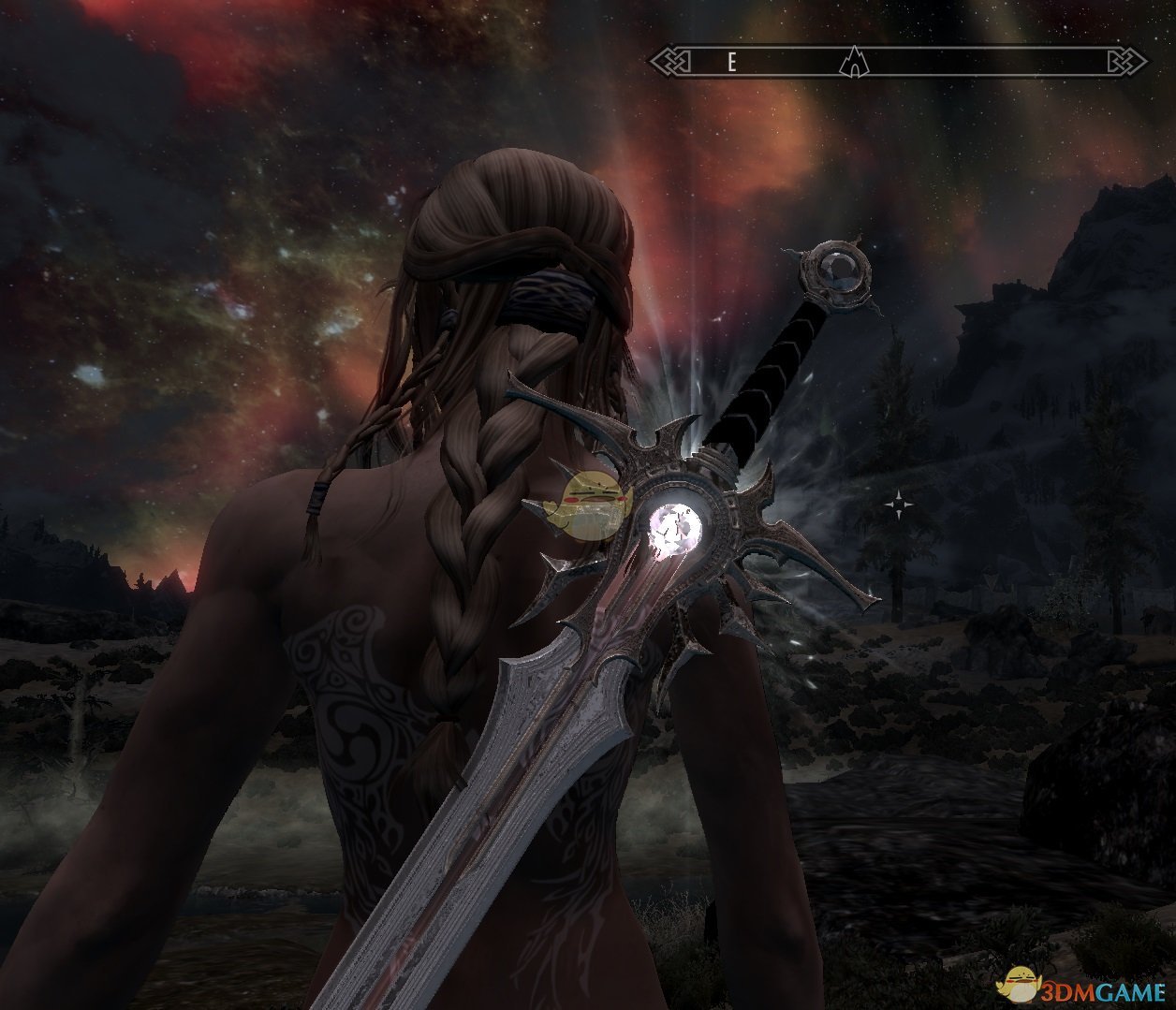1176x1010 pixels.
Task: Click the location marker on the compass
Action: pyautogui.click(x=853, y=63)
